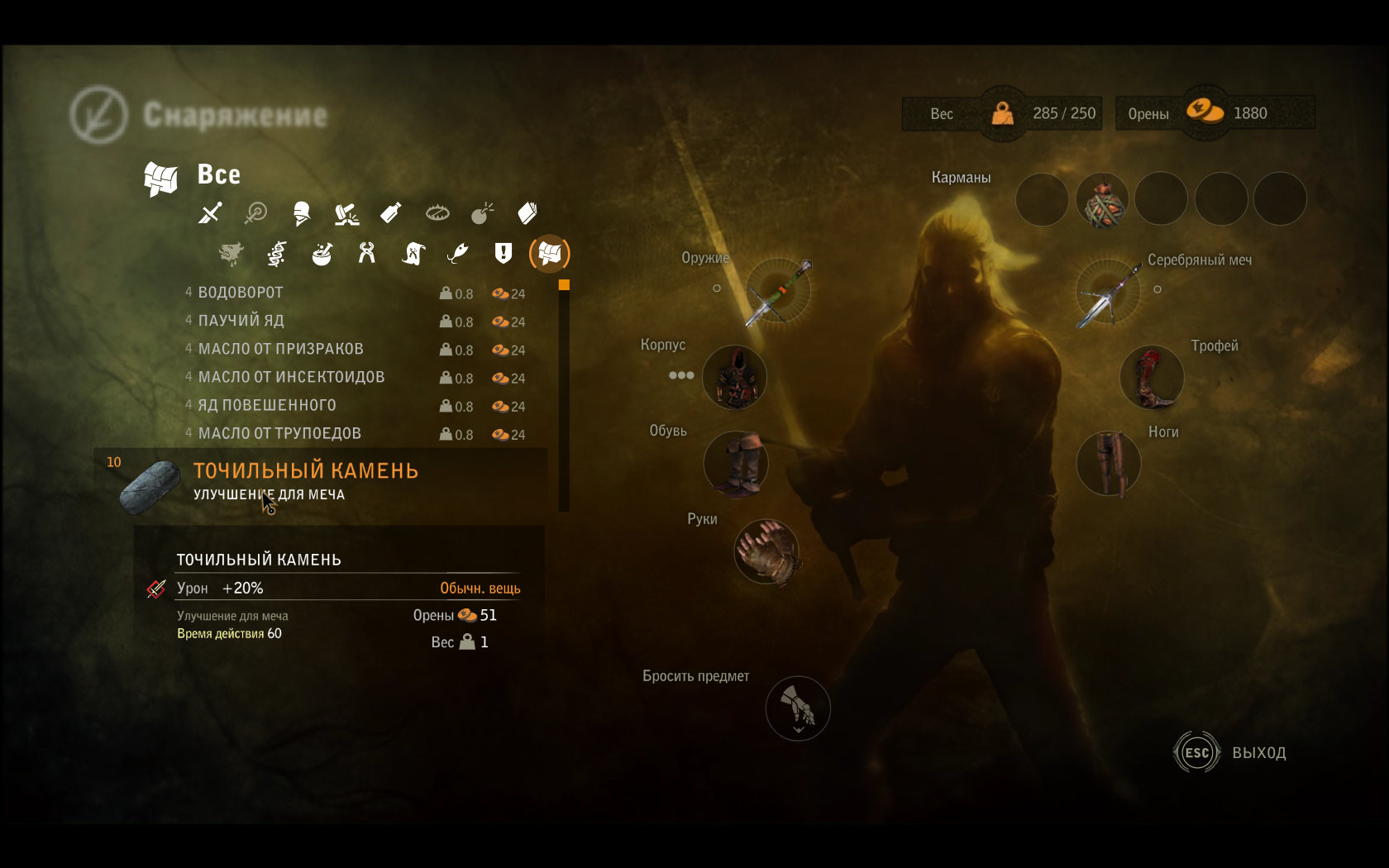Pick the Масло от инсектоидов row
1389x868 pixels.
pos(291,377)
